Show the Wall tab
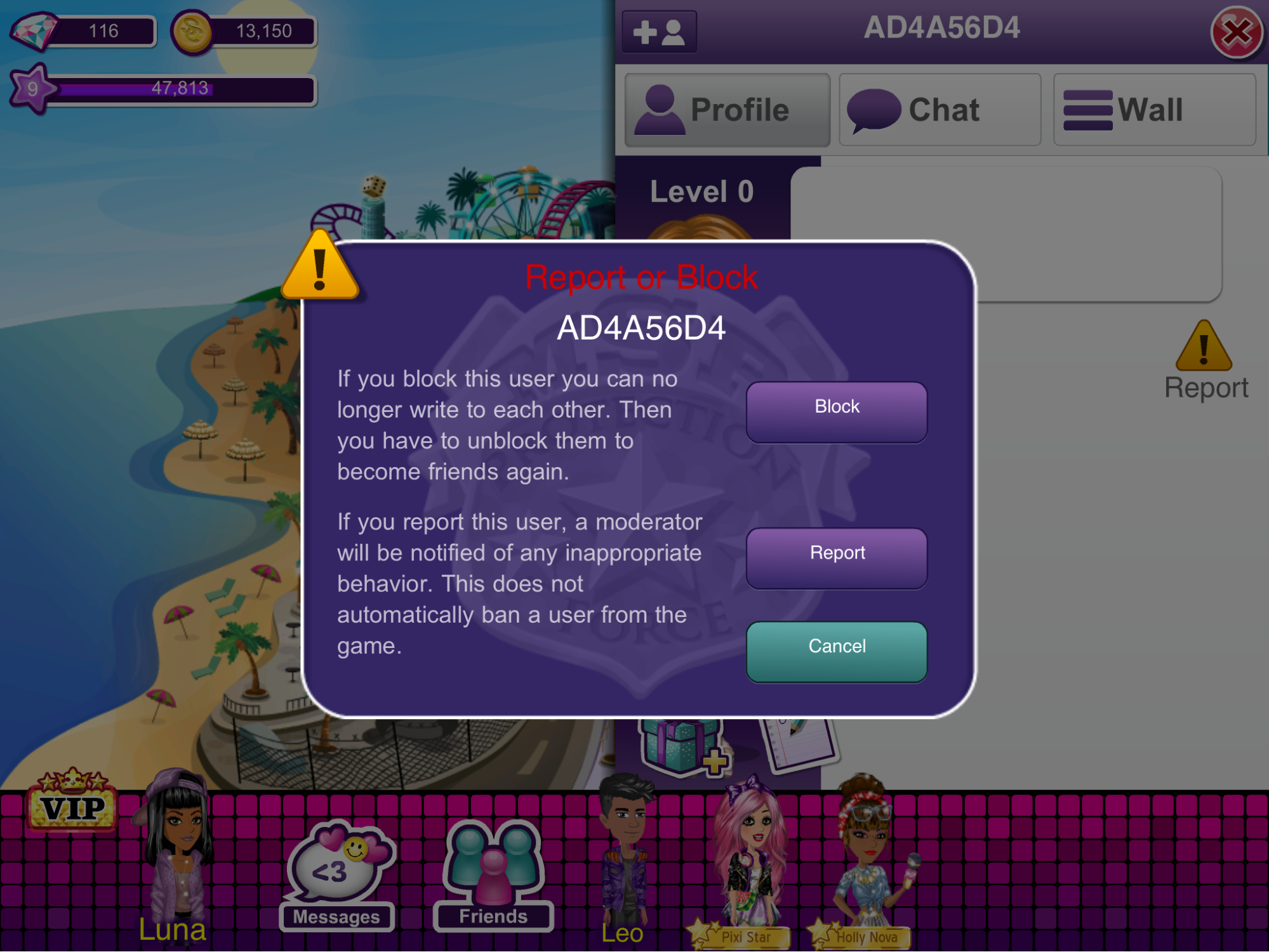The height and width of the screenshot is (952, 1269). pyautogui.click(x=1153, y=110)
